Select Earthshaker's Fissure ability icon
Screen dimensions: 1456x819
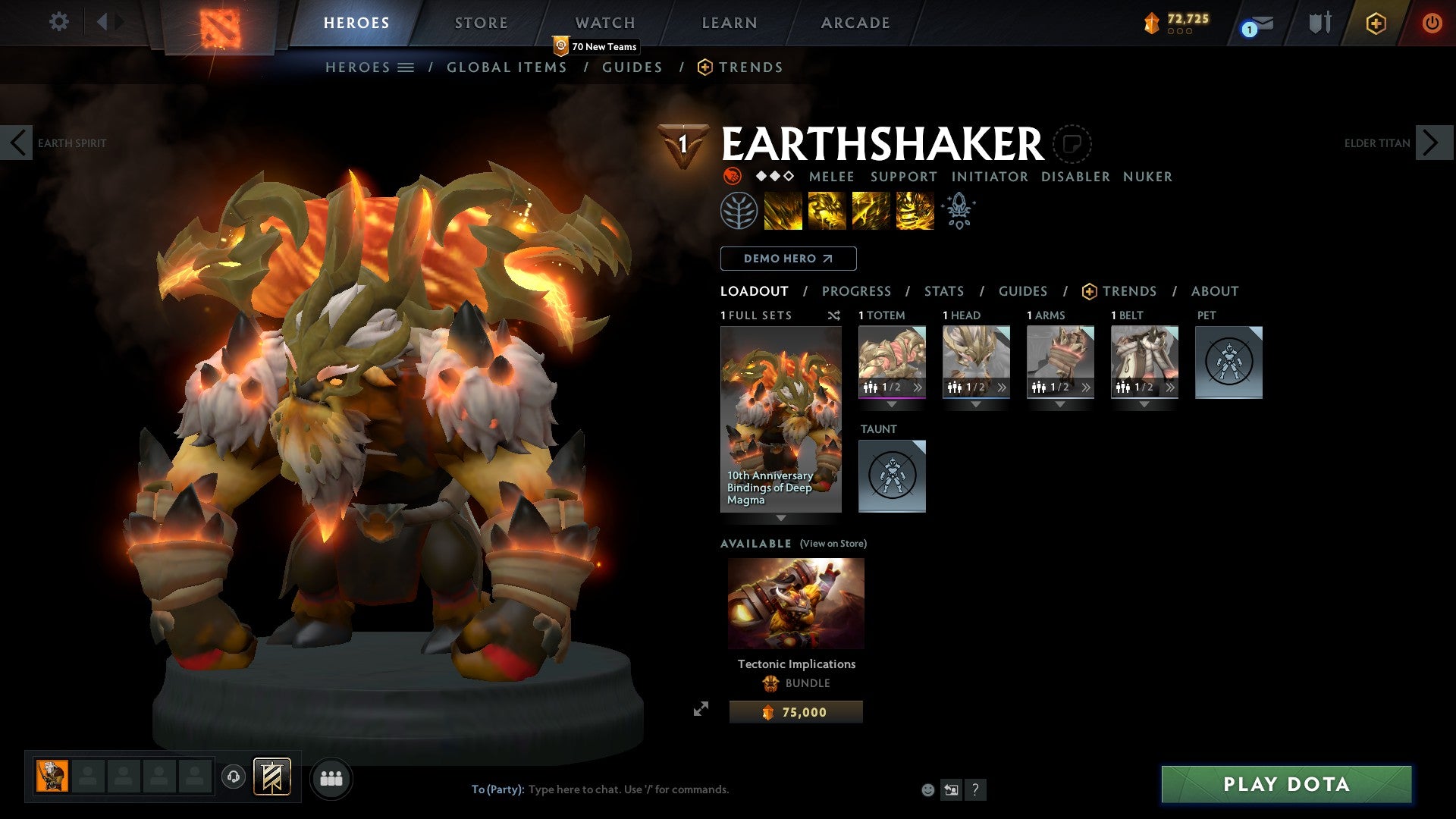click(781, 211)
